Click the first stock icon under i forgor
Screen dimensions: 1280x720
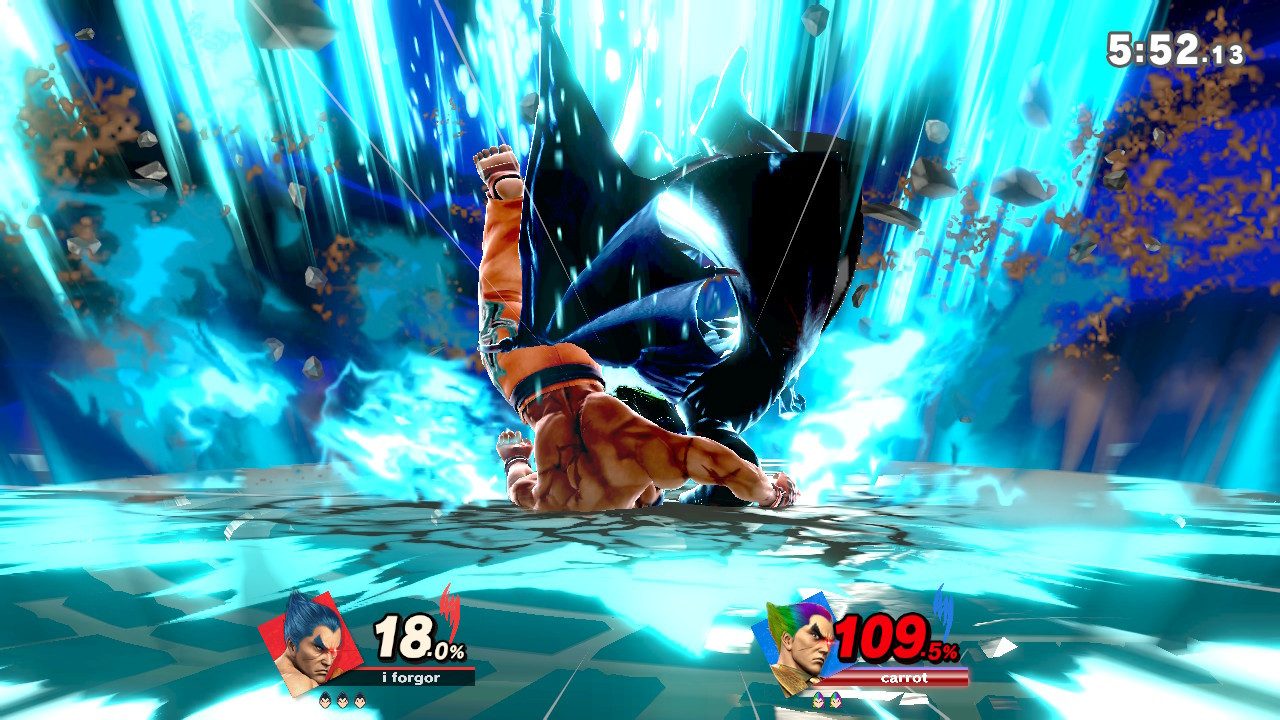point(324,700)
